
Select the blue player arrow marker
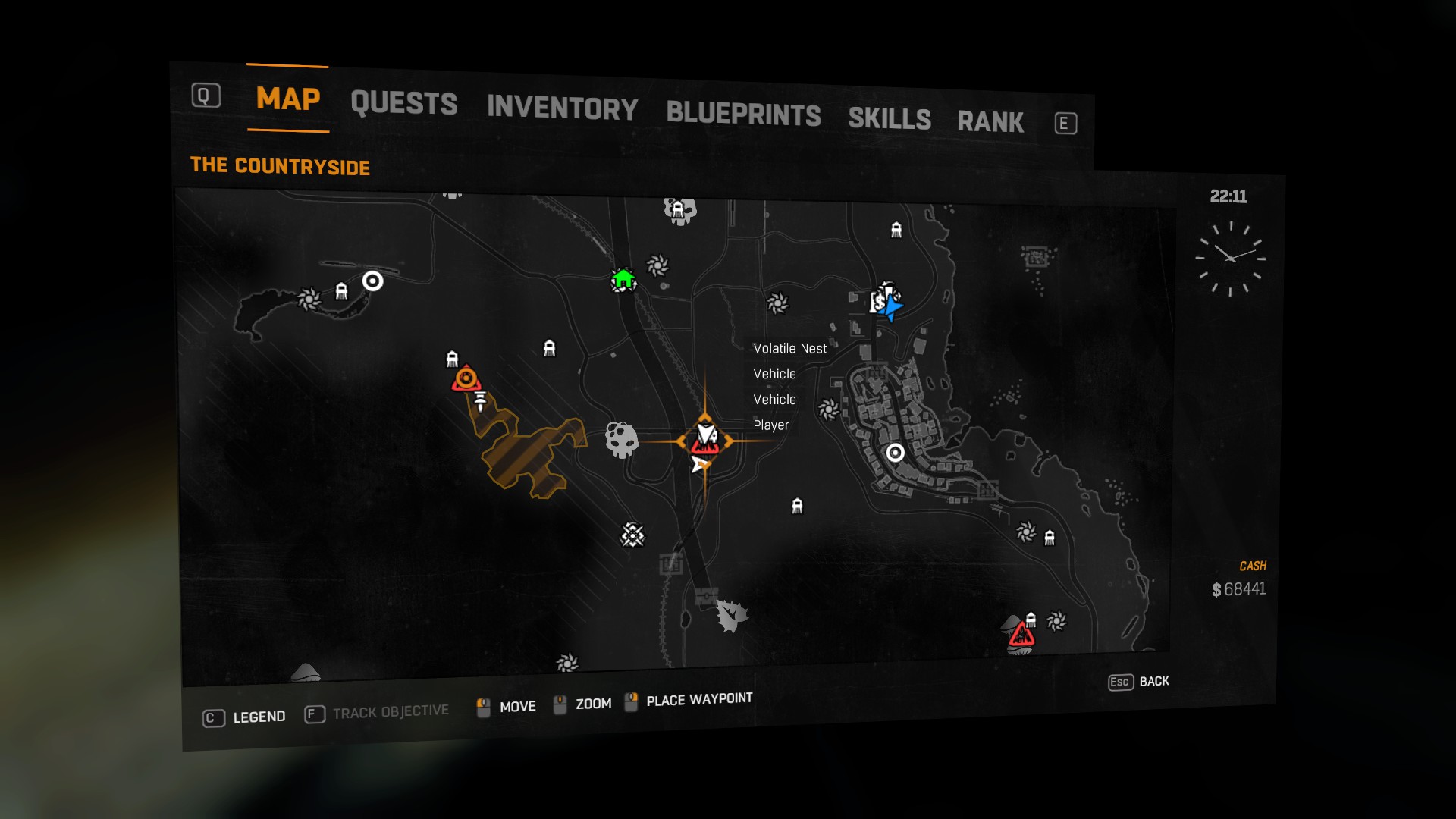point(893,307)
